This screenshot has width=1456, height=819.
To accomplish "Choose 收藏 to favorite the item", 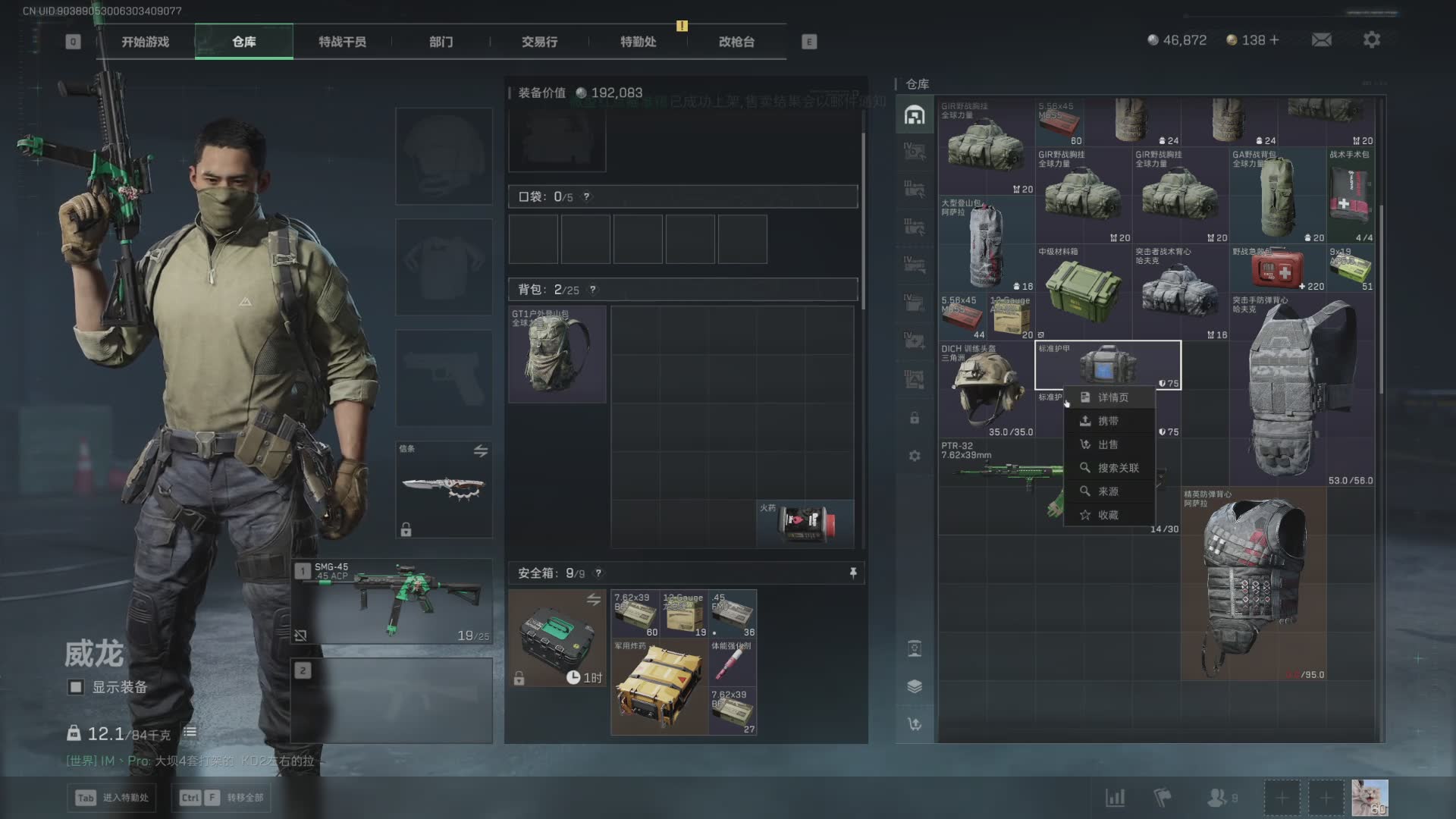I will (x=1108, y=515).
